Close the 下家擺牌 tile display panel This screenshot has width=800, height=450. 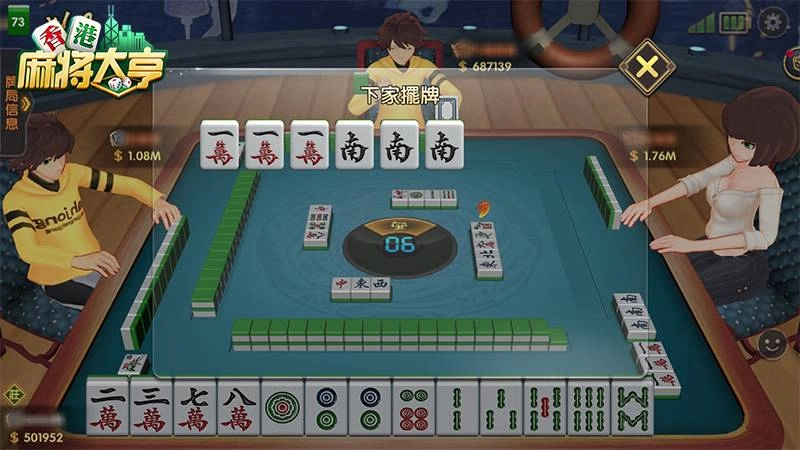point(647,68)
